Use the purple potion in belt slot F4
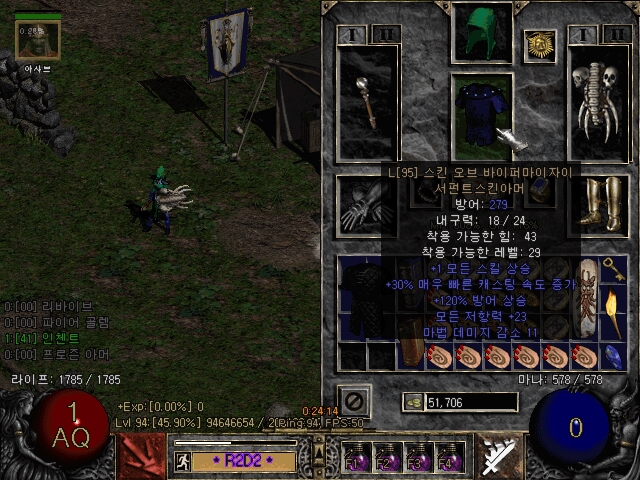The width and height of the screenshot is (640, 480). click(447, 458)
